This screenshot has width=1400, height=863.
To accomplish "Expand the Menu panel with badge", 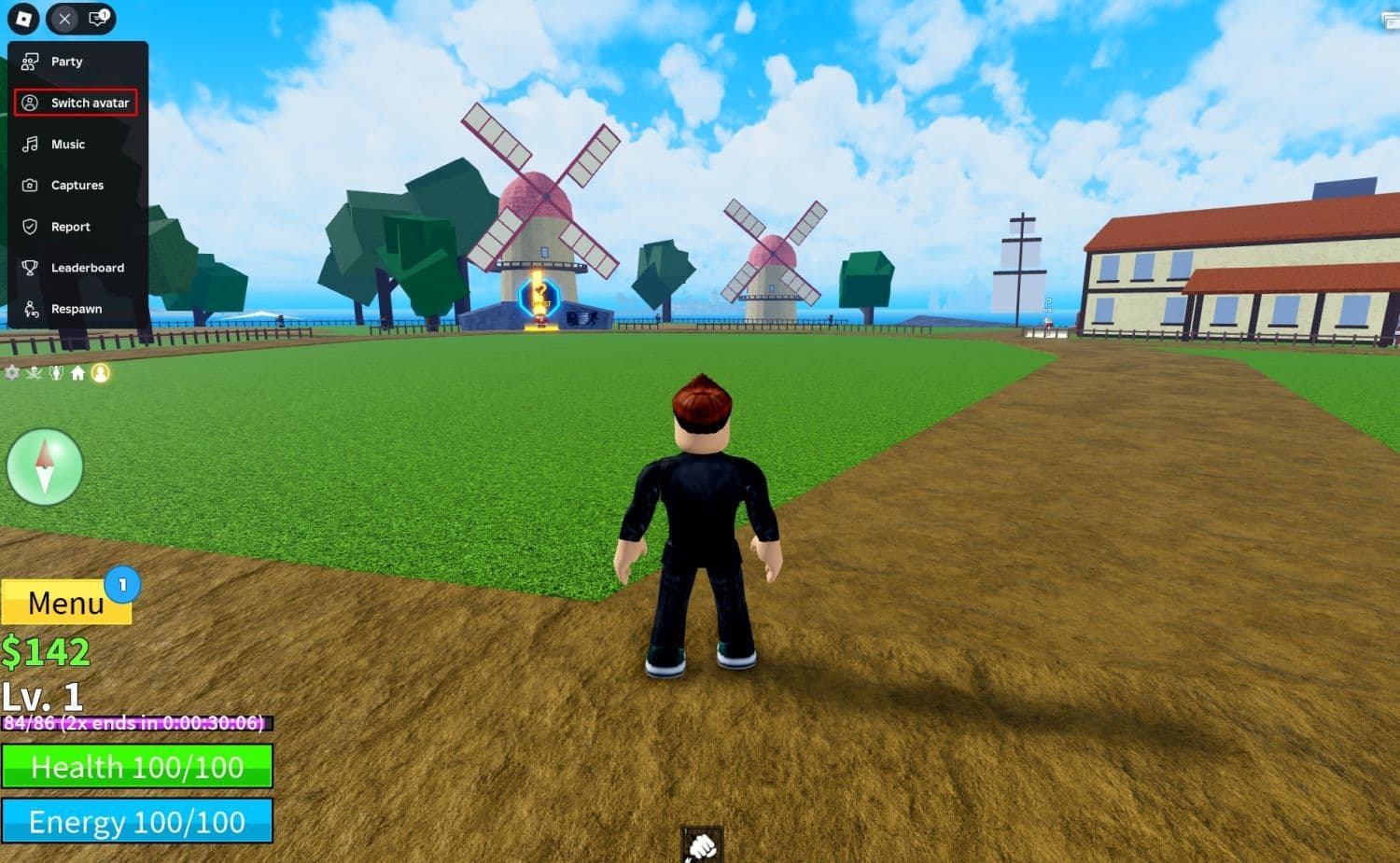I will [66, 604].
